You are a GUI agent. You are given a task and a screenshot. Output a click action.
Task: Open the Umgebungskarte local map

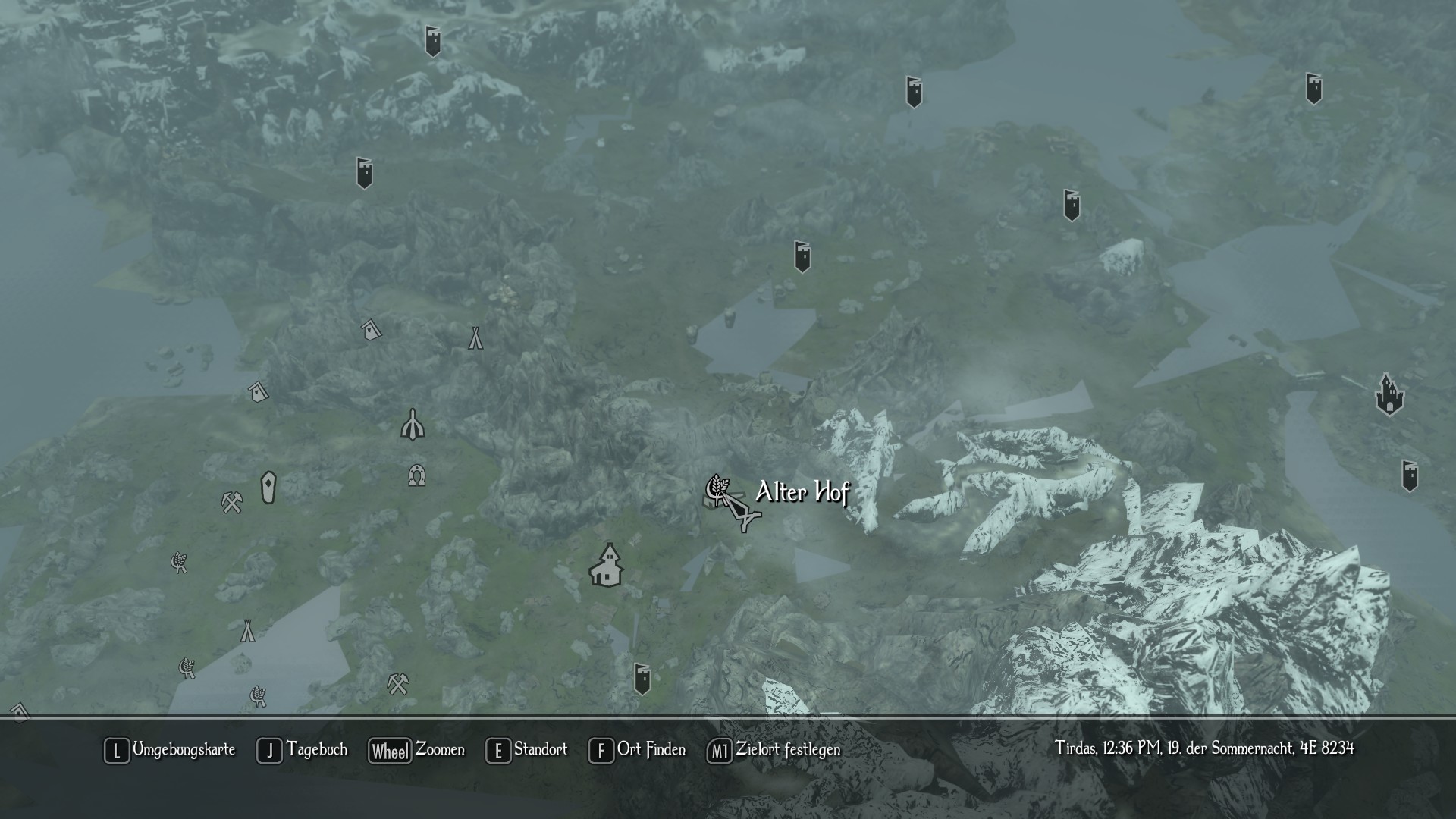171,750
